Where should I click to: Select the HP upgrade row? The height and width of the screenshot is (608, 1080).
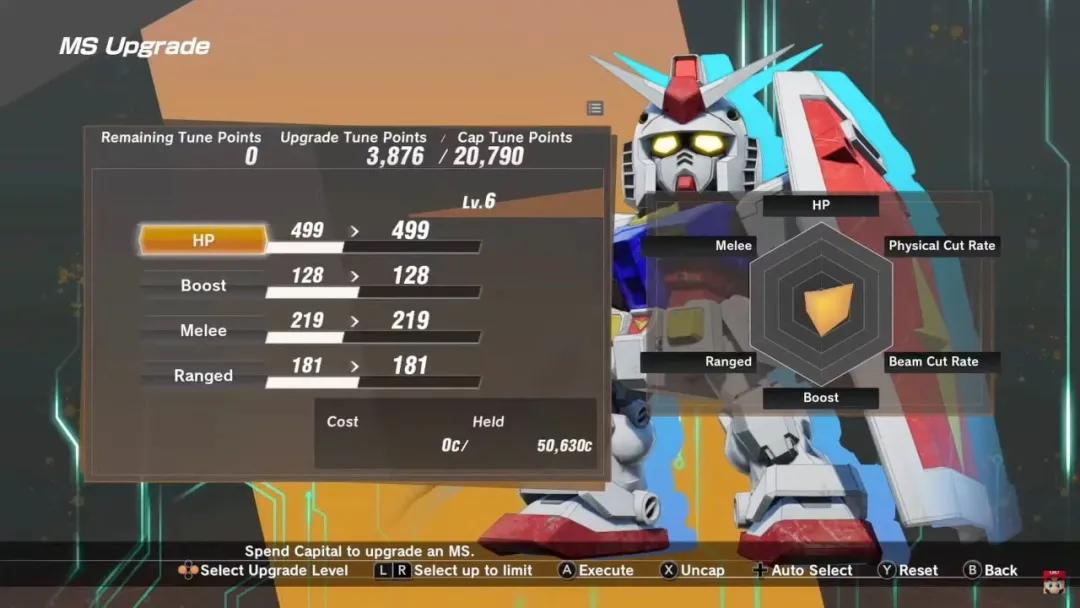[x=203, y=240]
